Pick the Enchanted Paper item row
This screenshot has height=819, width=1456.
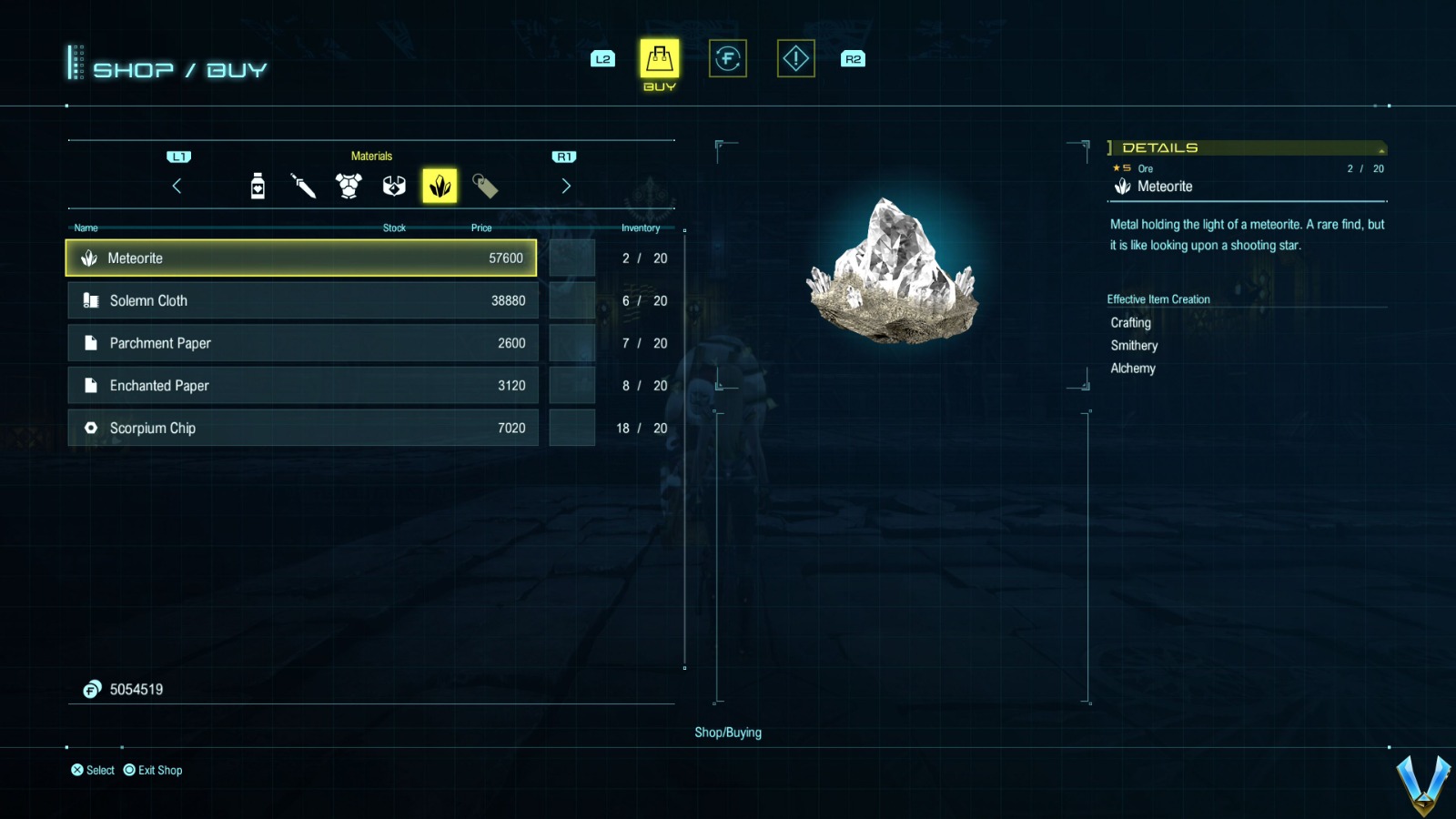coord(303,386)
